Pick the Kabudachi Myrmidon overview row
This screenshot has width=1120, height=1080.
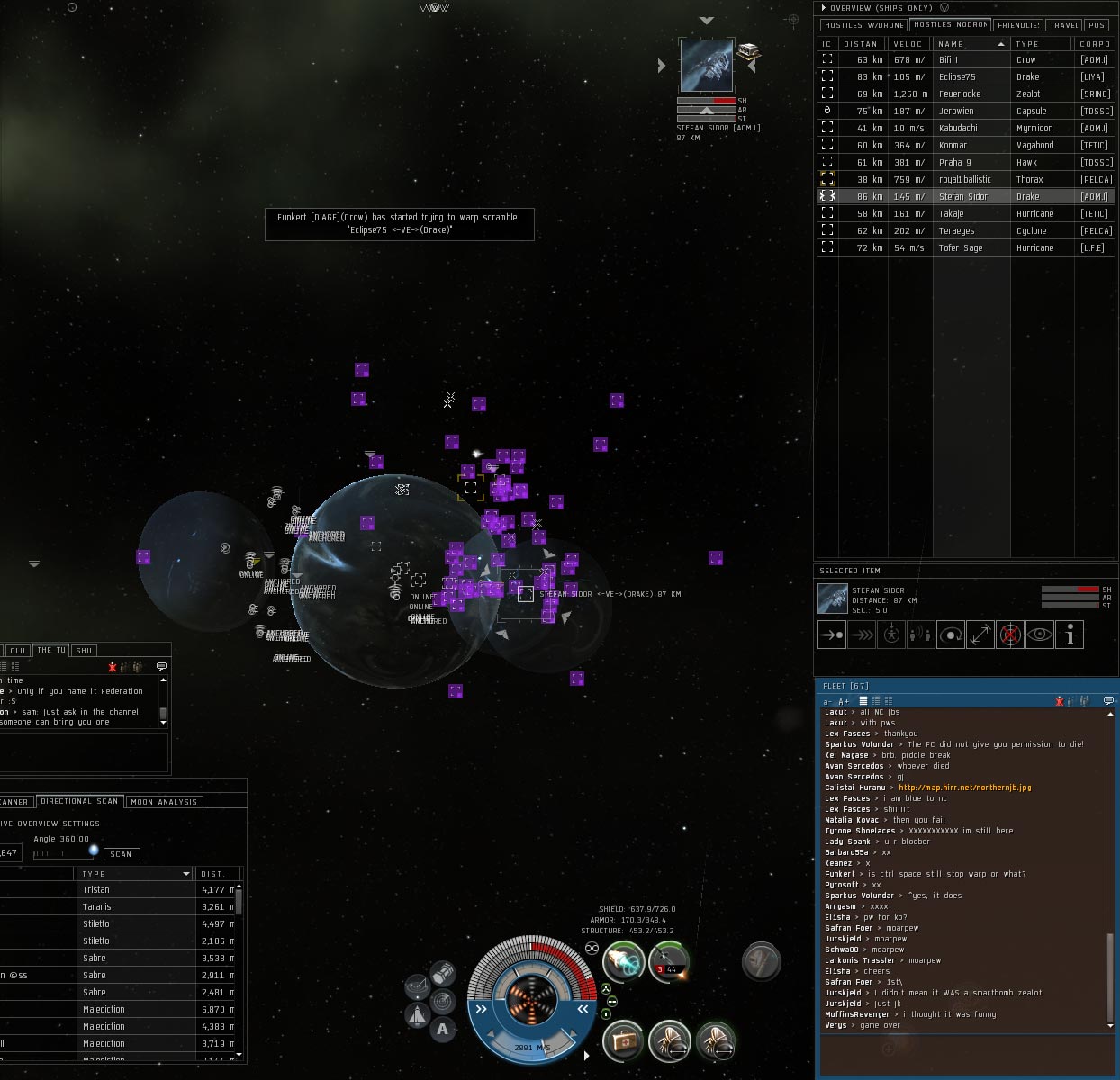[958, 129]
